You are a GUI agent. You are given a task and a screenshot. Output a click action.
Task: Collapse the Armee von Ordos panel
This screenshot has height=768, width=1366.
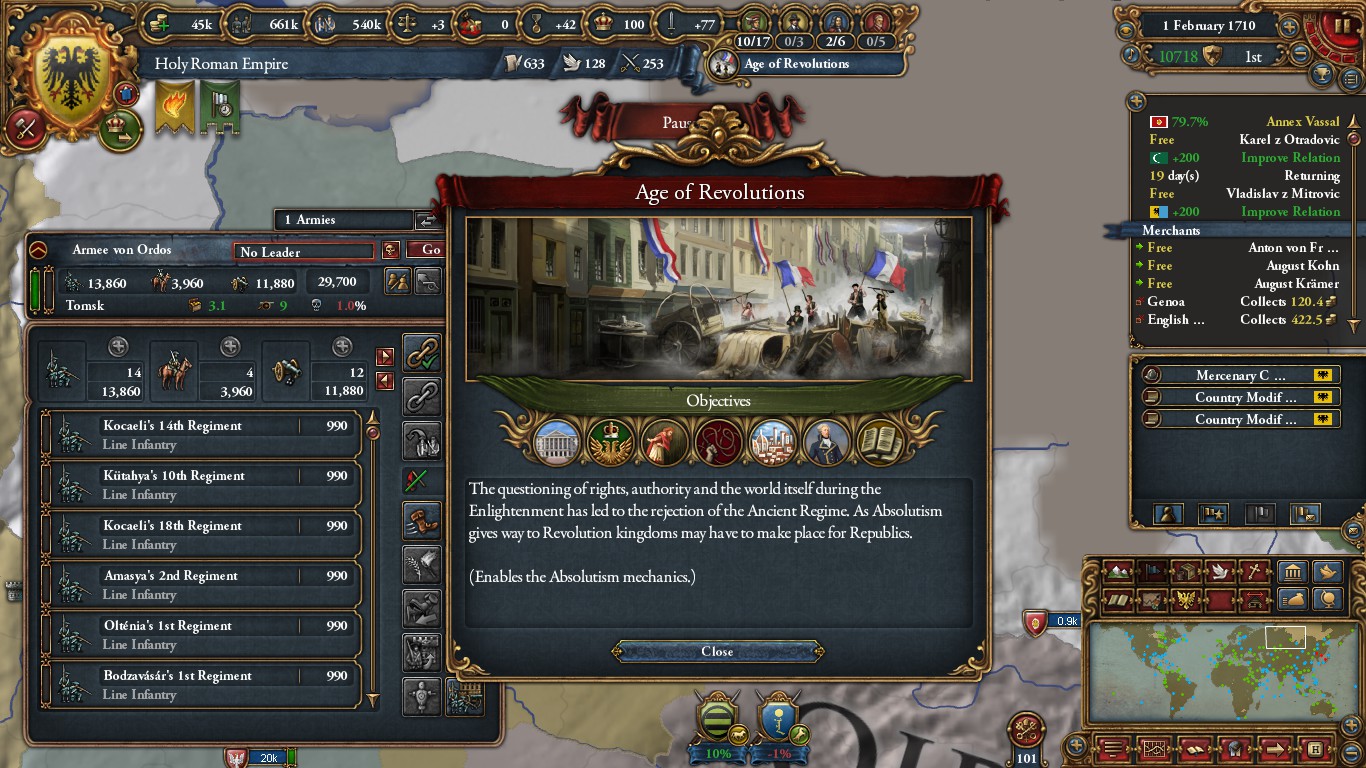point(38,250)
